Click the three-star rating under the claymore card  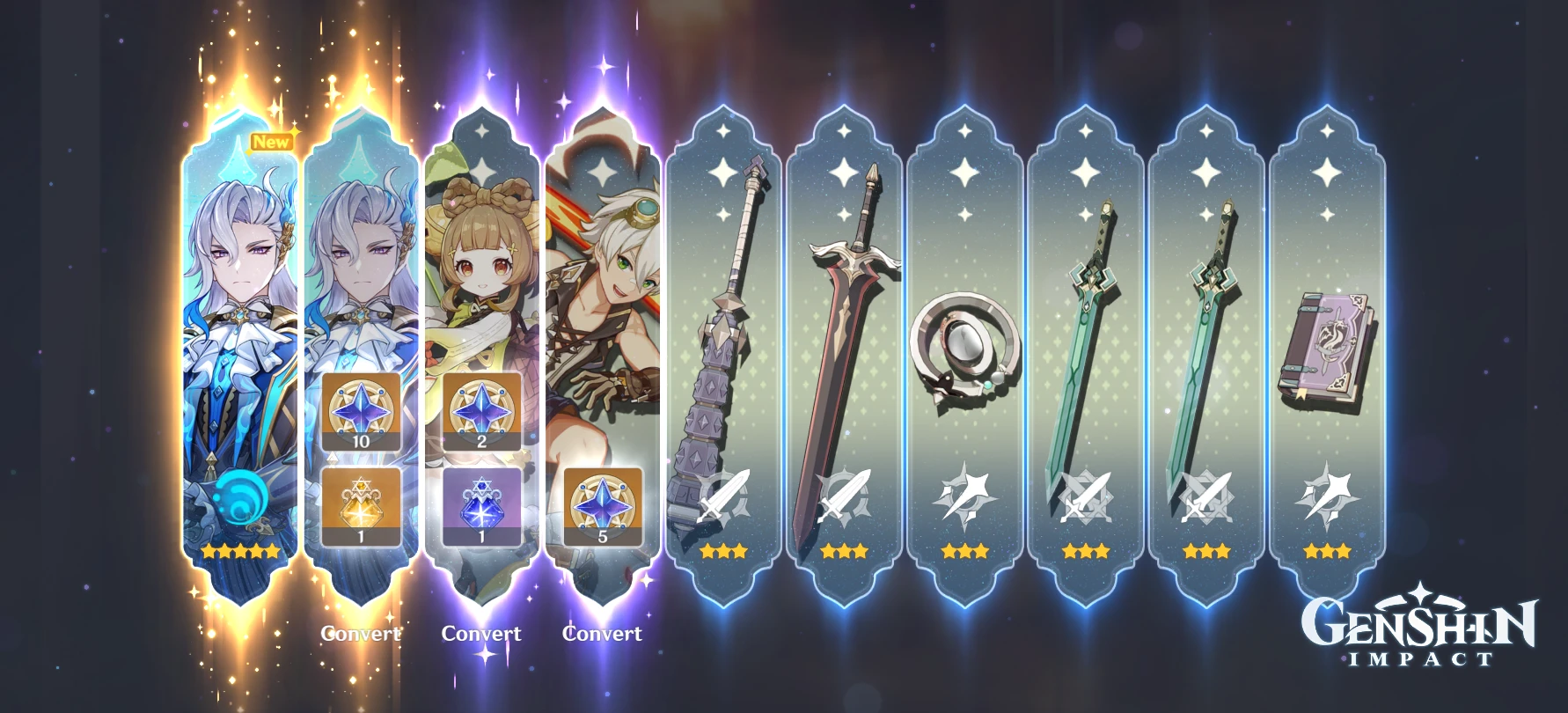(x=844, y=552)
